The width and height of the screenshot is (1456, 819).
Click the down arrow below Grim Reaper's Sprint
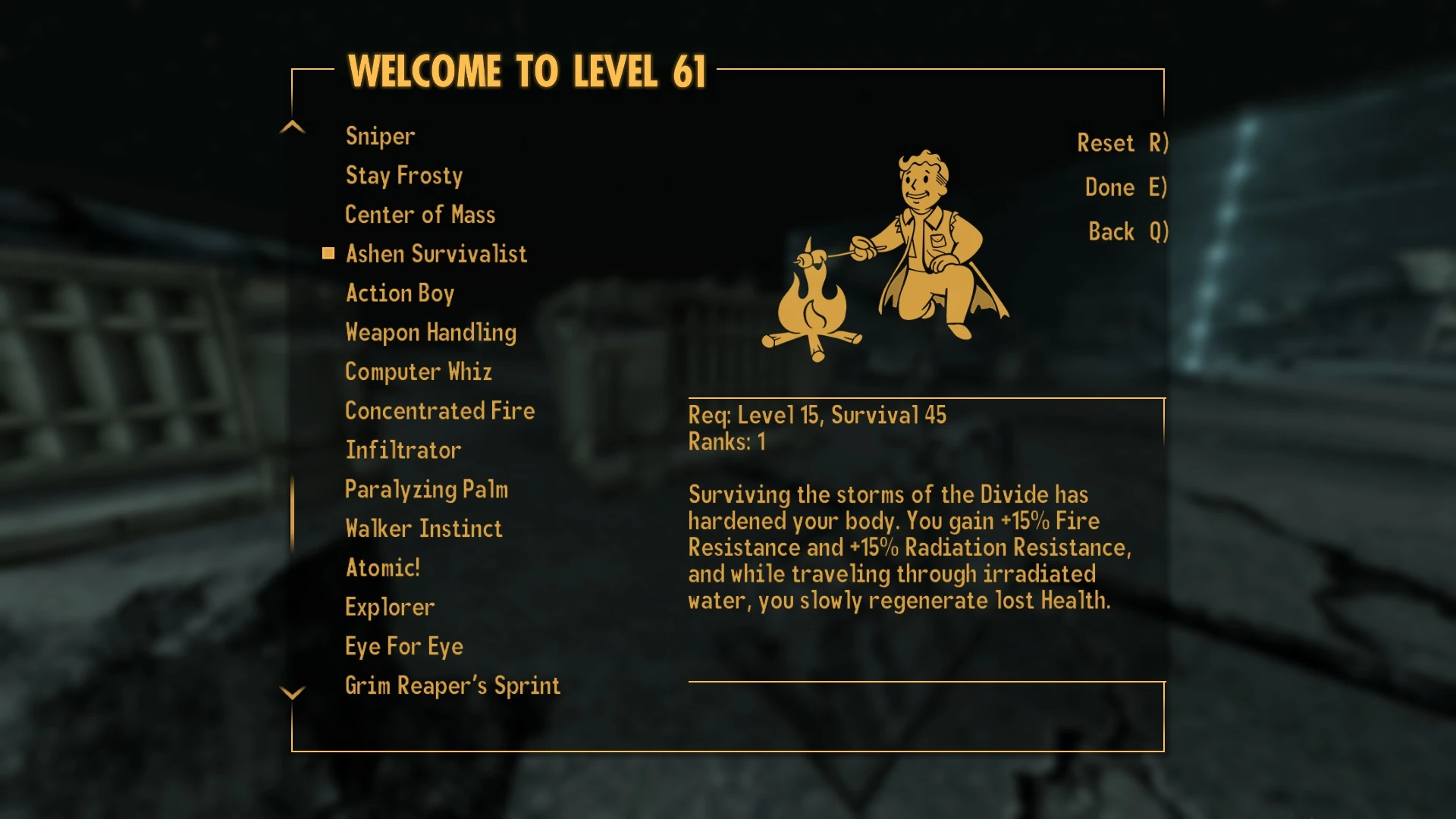(x=291, y=693)
